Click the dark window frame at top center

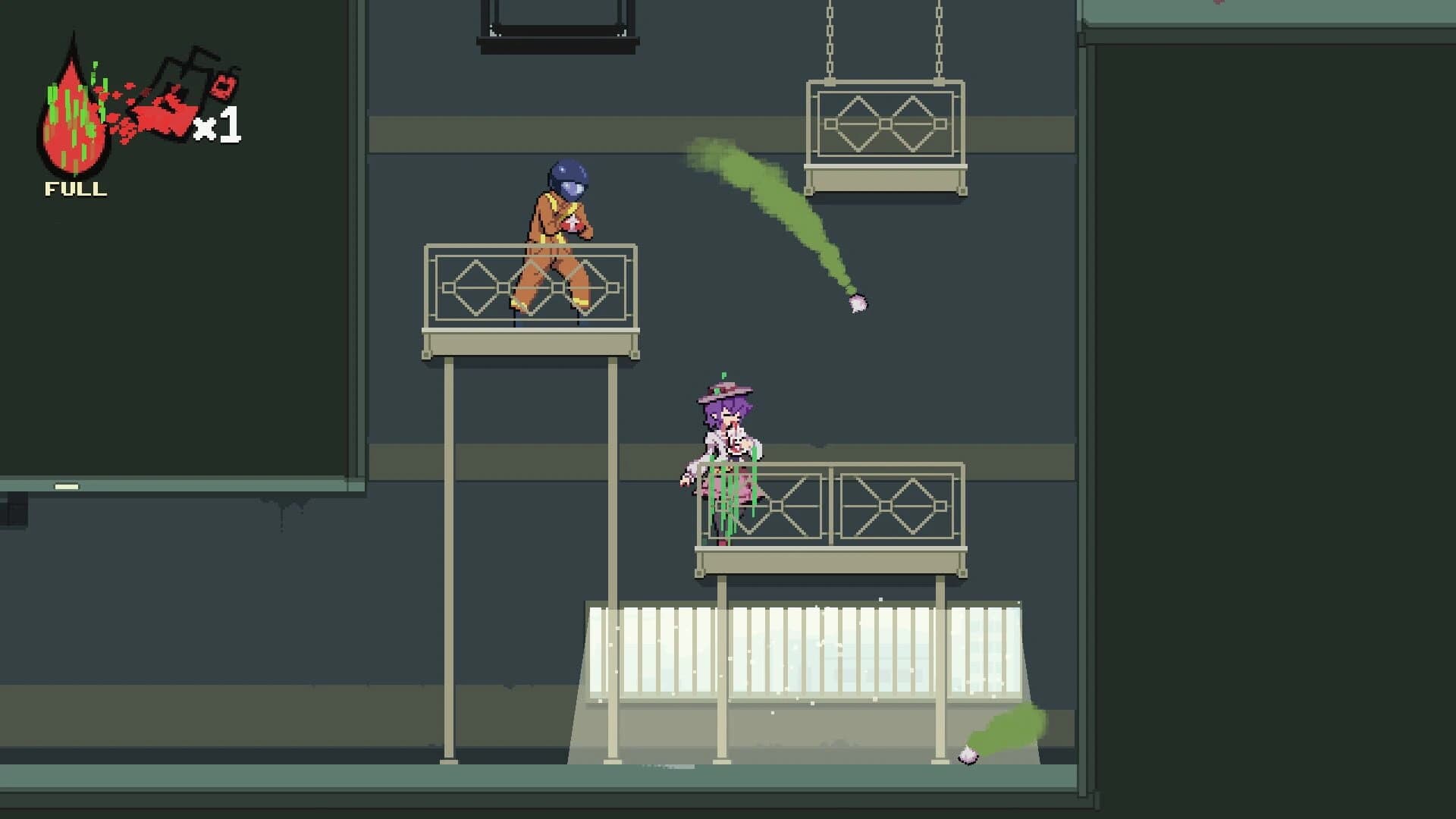554,23
